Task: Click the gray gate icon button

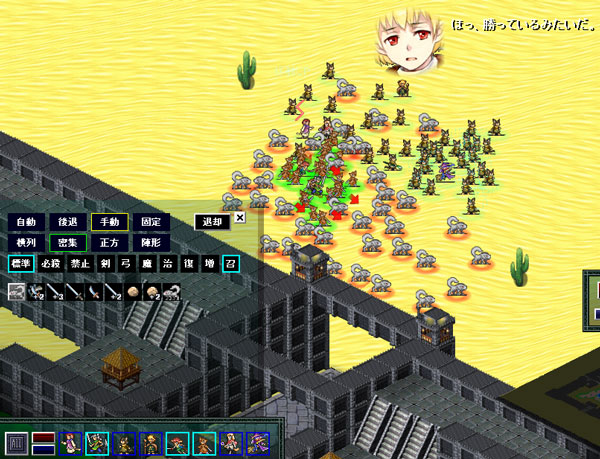Action: (x=16, y=442)
